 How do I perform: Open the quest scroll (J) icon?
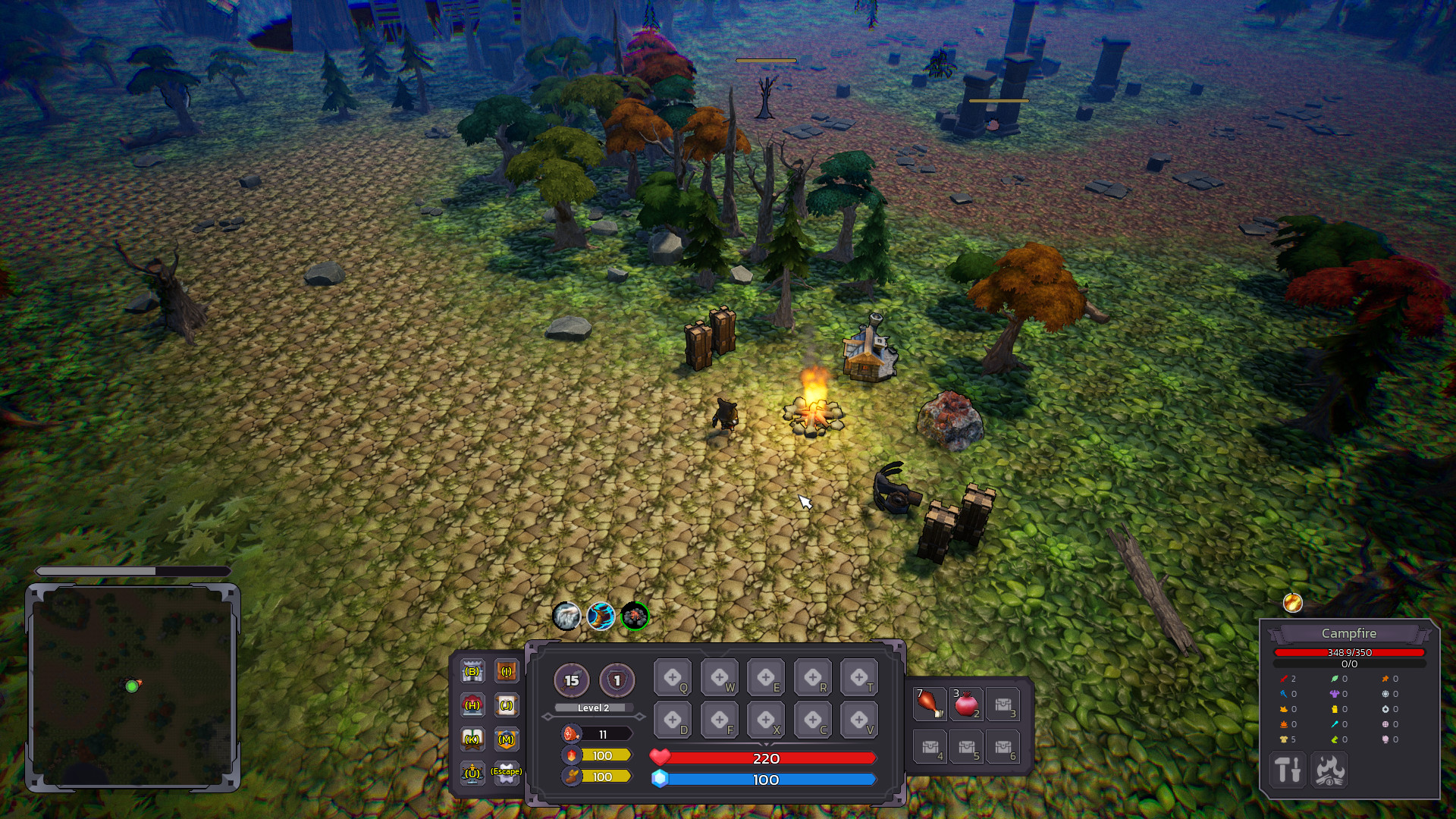(505, 704)
